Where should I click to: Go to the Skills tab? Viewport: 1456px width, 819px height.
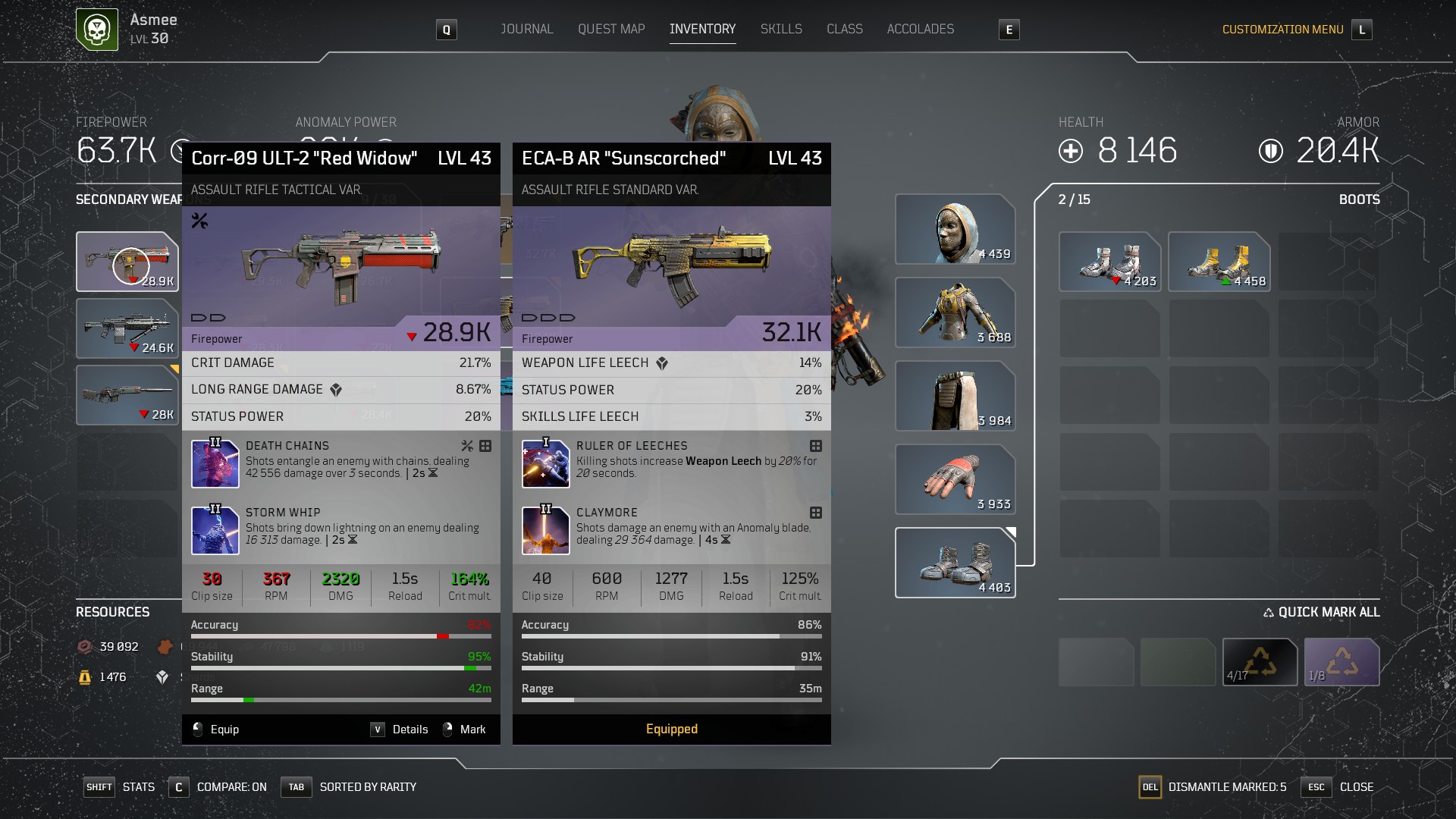[x=781, y=30]
